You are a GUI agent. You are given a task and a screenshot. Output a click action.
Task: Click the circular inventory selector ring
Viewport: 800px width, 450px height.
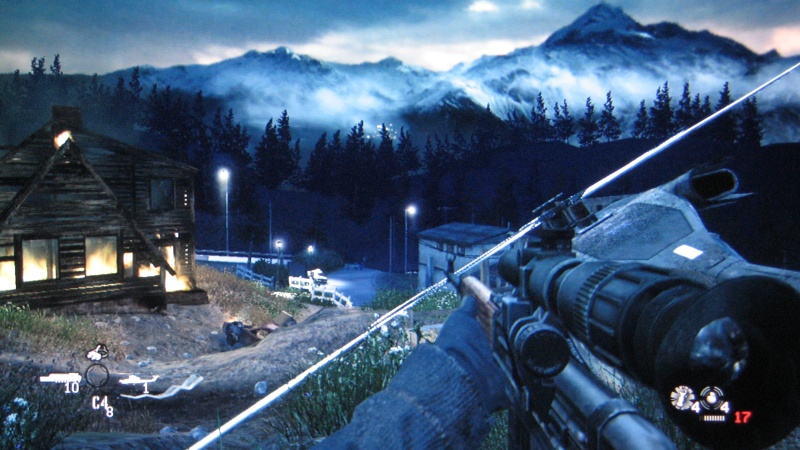click(x=97, y=376)
